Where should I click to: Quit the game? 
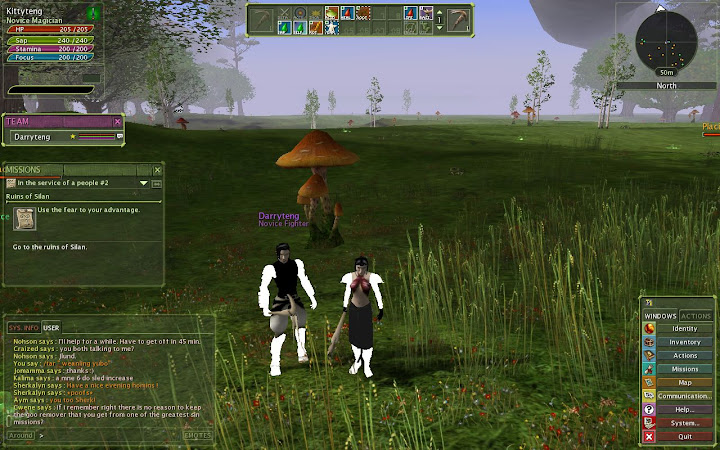tap(684, 436)
